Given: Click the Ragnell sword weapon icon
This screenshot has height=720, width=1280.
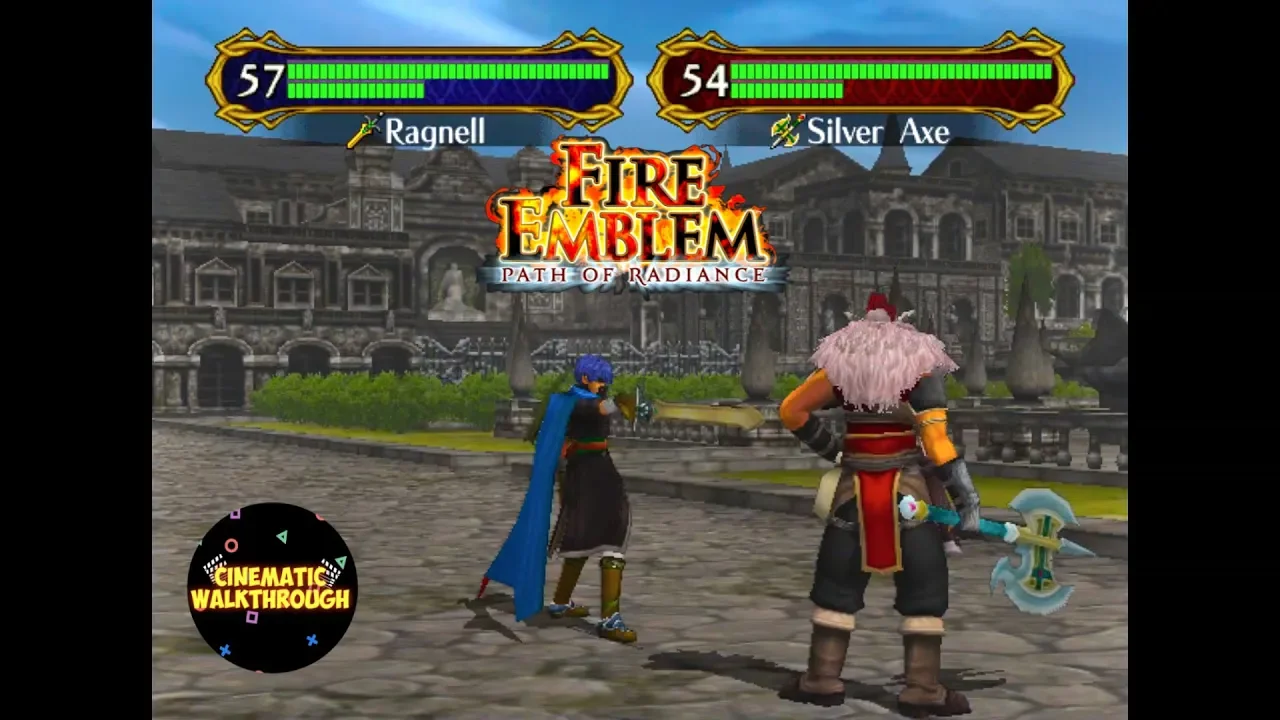Looking at the screenshot, I should [x=364, y=132].
